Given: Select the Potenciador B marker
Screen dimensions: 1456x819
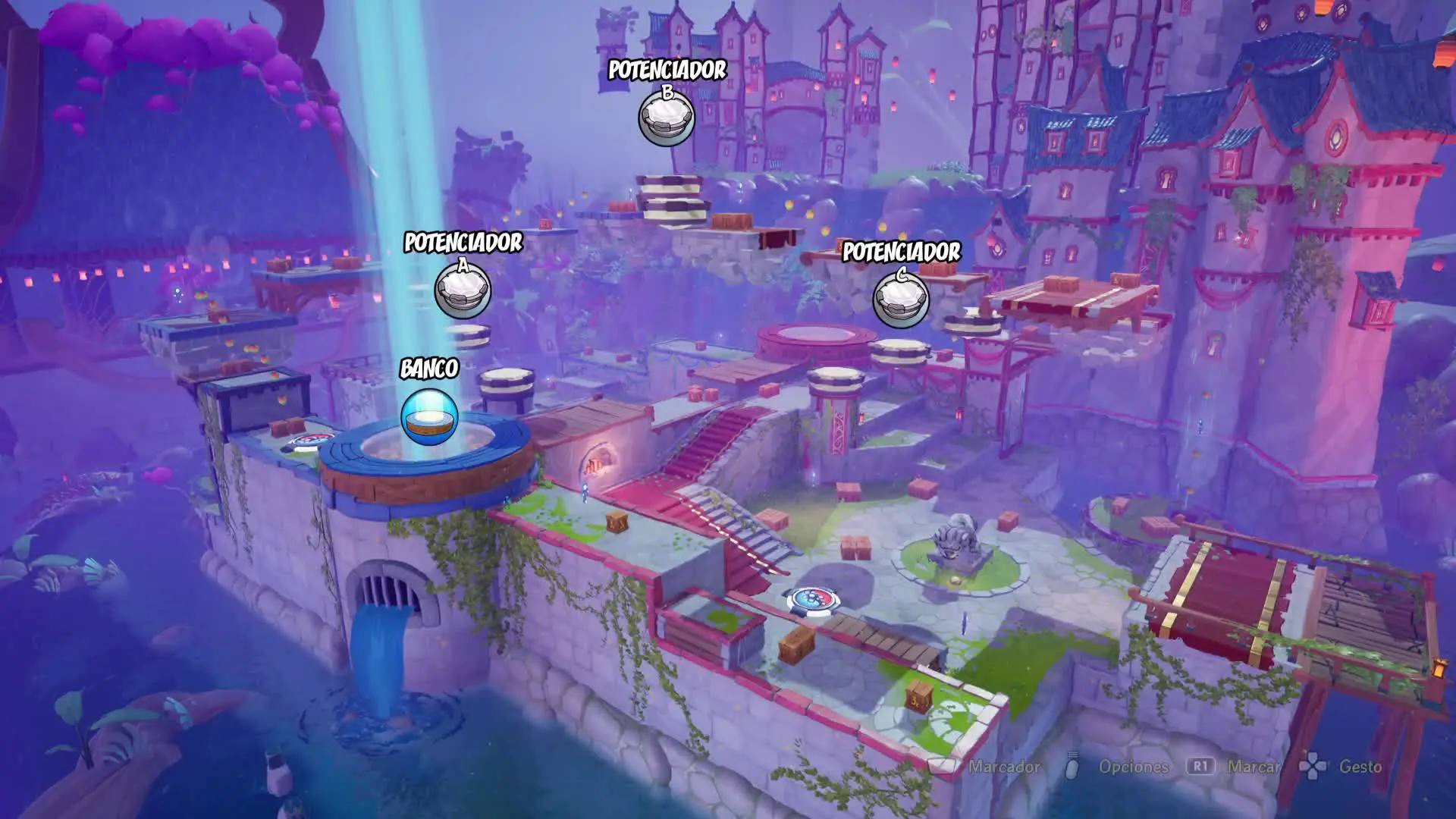Looking at the screenshot, I should pos(667,119).
